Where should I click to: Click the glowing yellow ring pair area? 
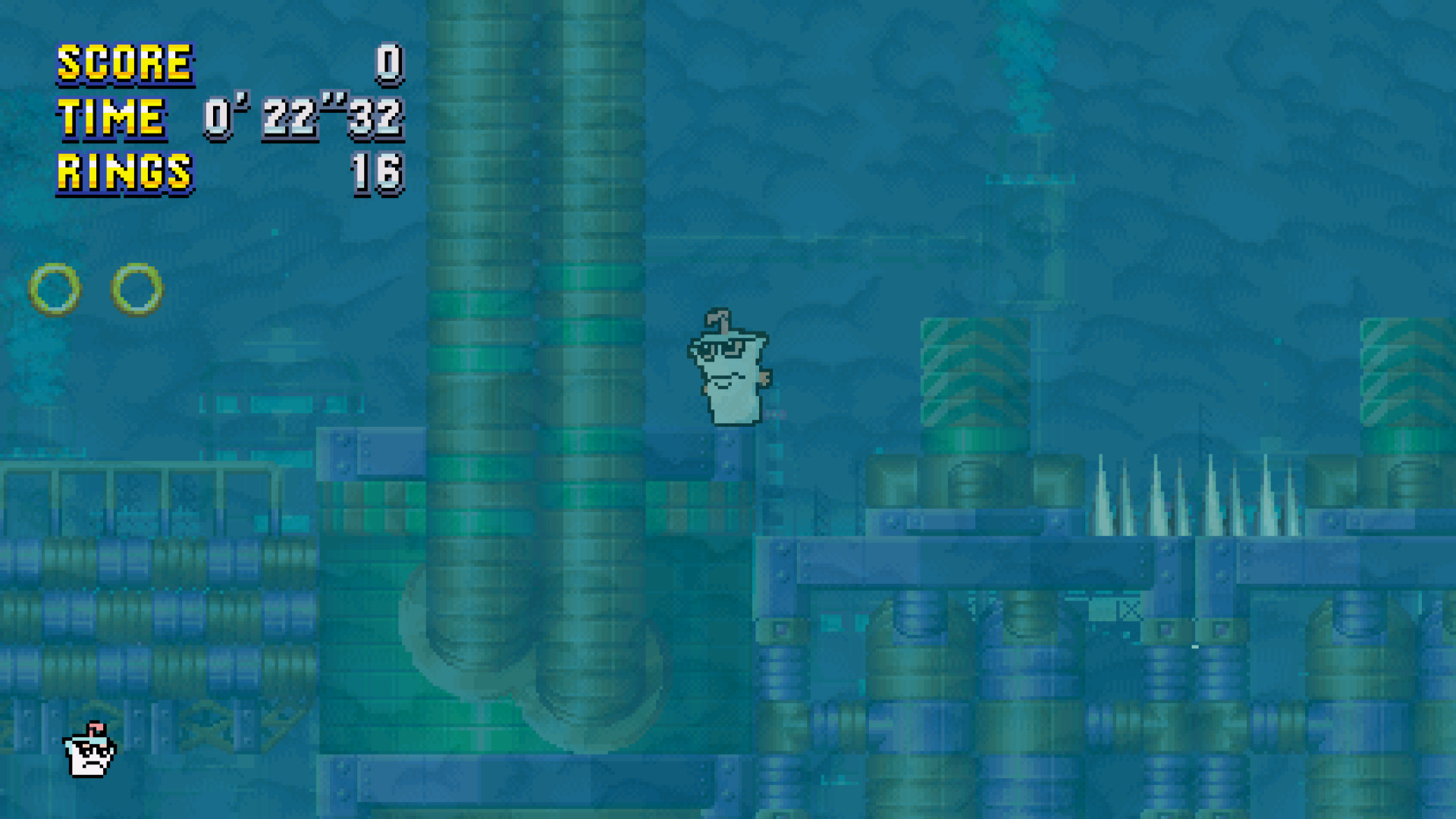[97, 289]
